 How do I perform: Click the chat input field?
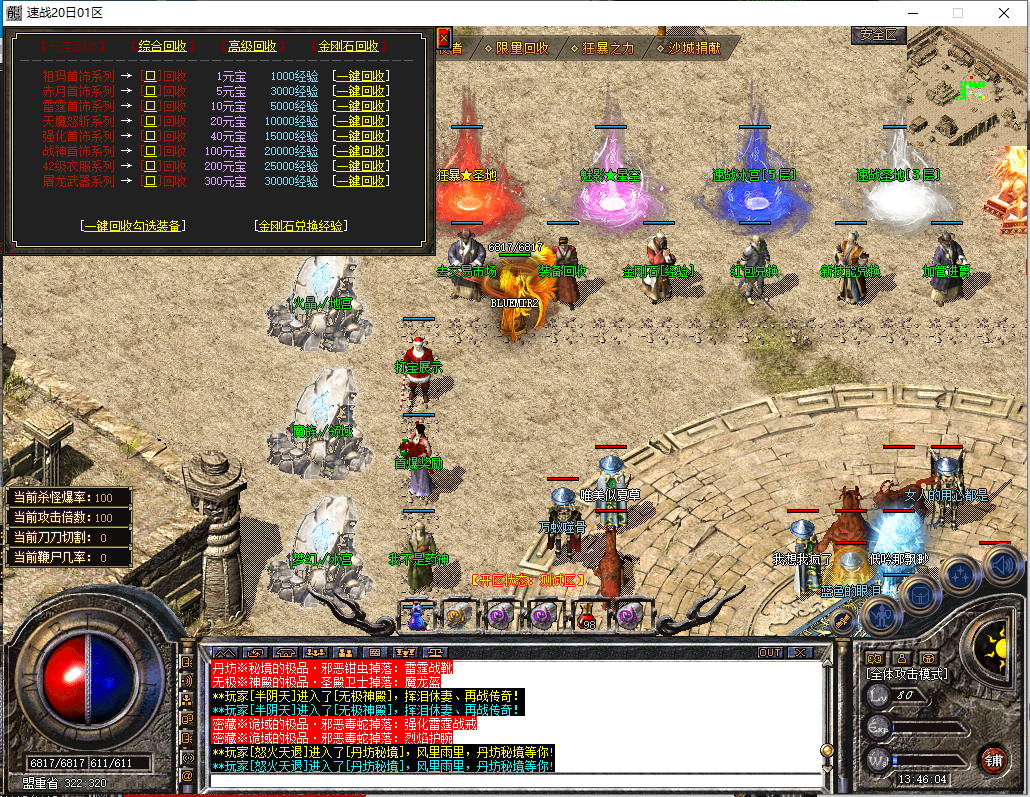[515, 779]
